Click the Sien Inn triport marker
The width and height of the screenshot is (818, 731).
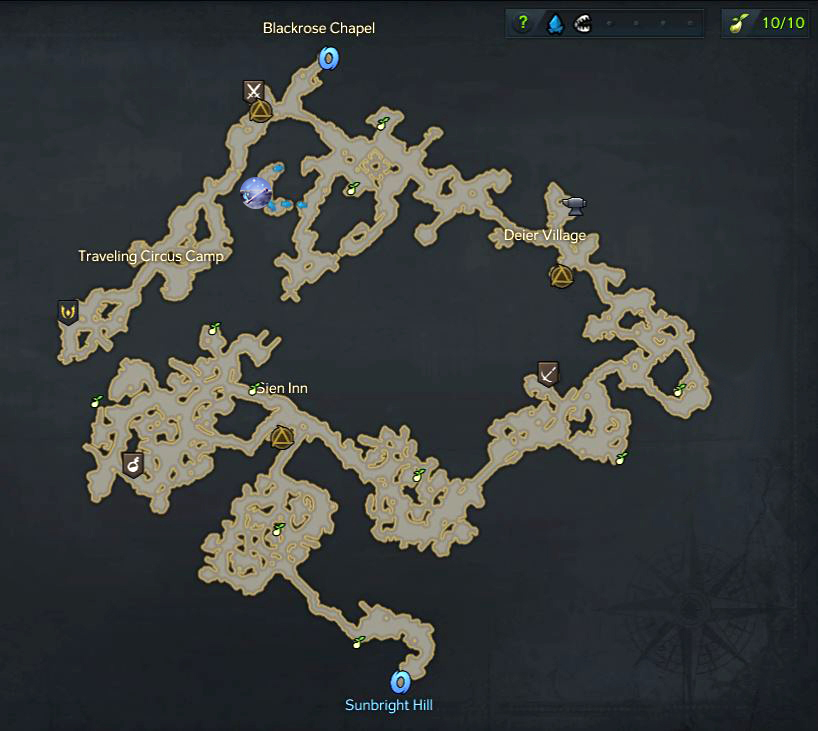281,436
